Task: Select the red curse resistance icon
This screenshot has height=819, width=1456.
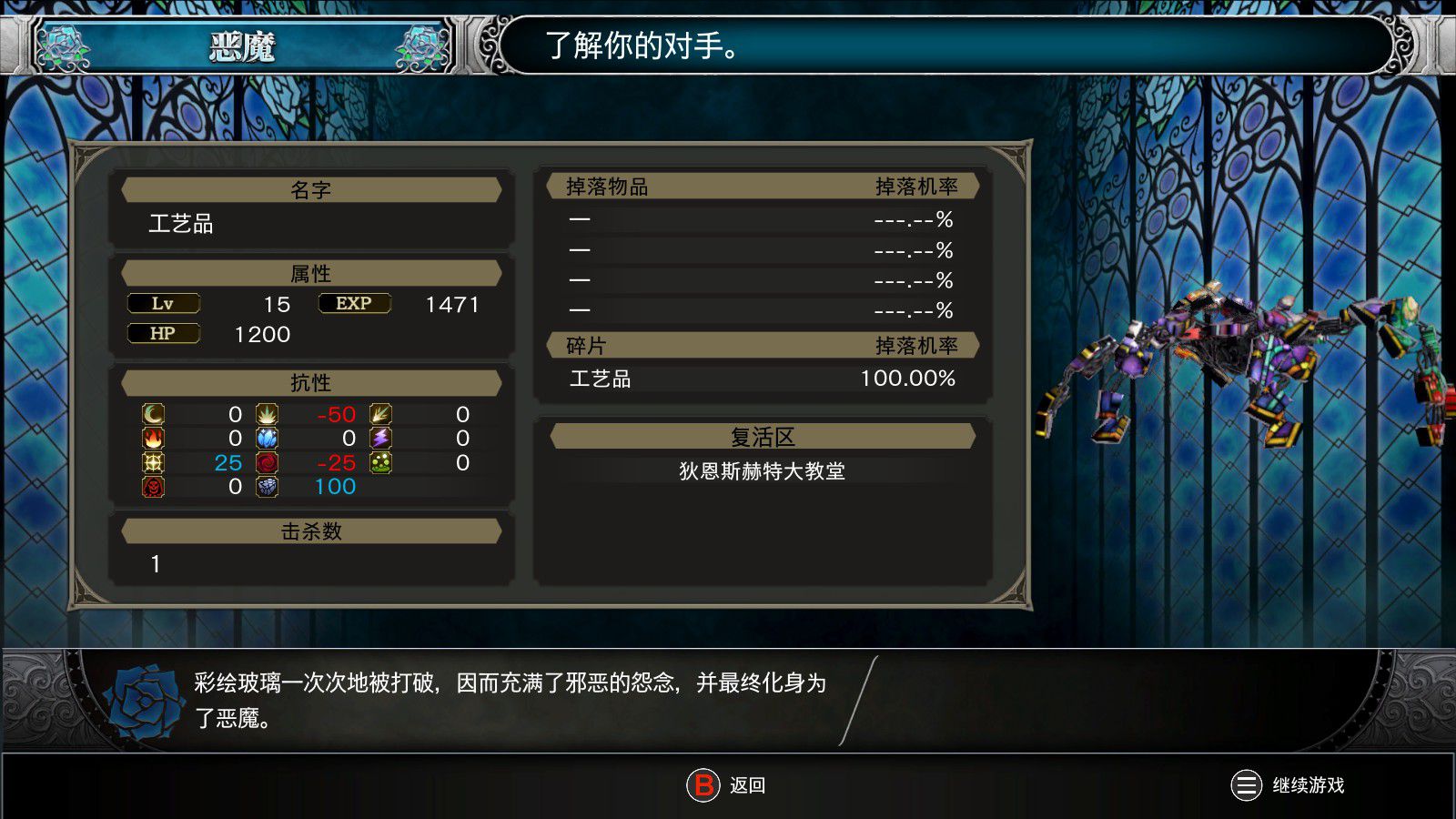Action: [153, 487]
